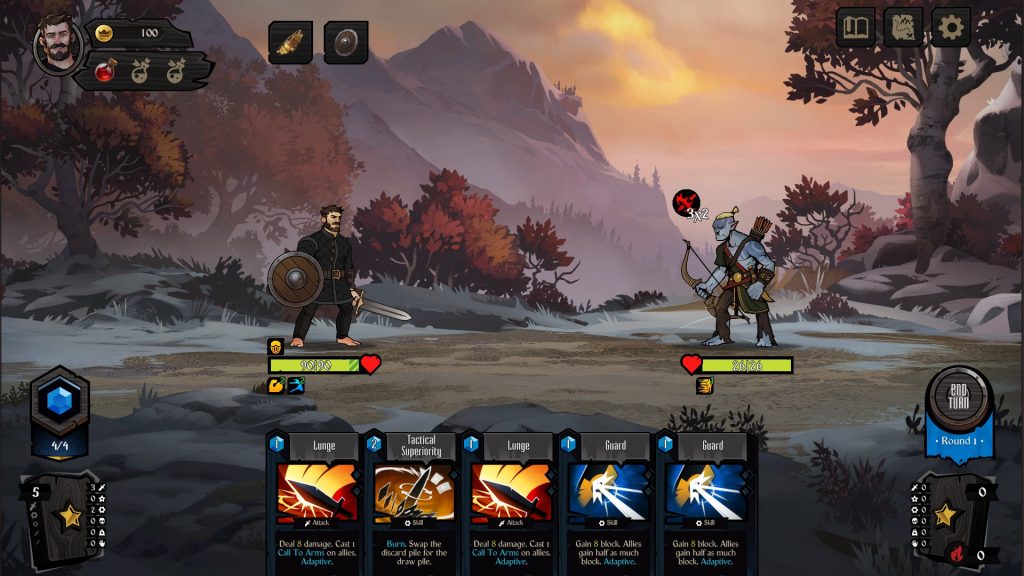The width and height of the screenshot is (1024, 576).
Task: Inspect the hero's running figure status icon
Action: (x=296, y=385)
